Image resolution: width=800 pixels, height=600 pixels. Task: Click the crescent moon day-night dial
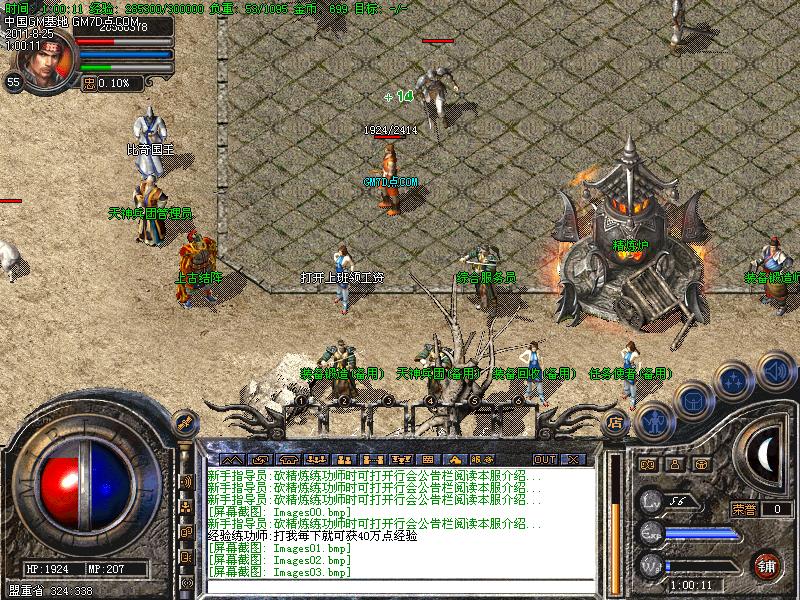[765, 453]
